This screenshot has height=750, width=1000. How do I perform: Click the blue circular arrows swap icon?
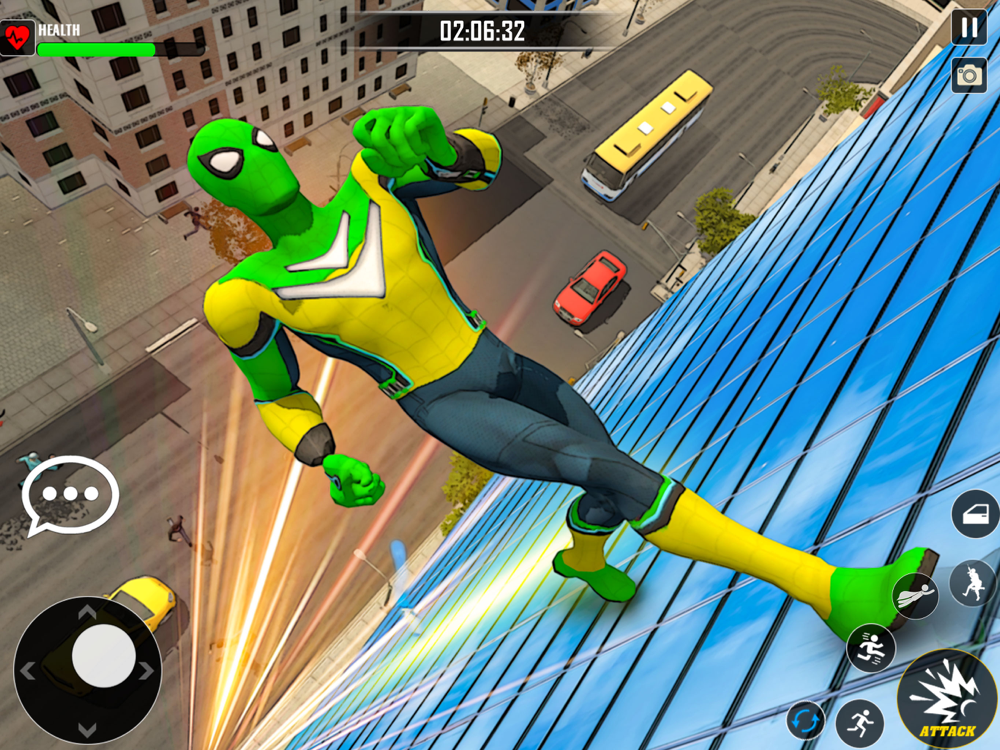pos(805,720)
